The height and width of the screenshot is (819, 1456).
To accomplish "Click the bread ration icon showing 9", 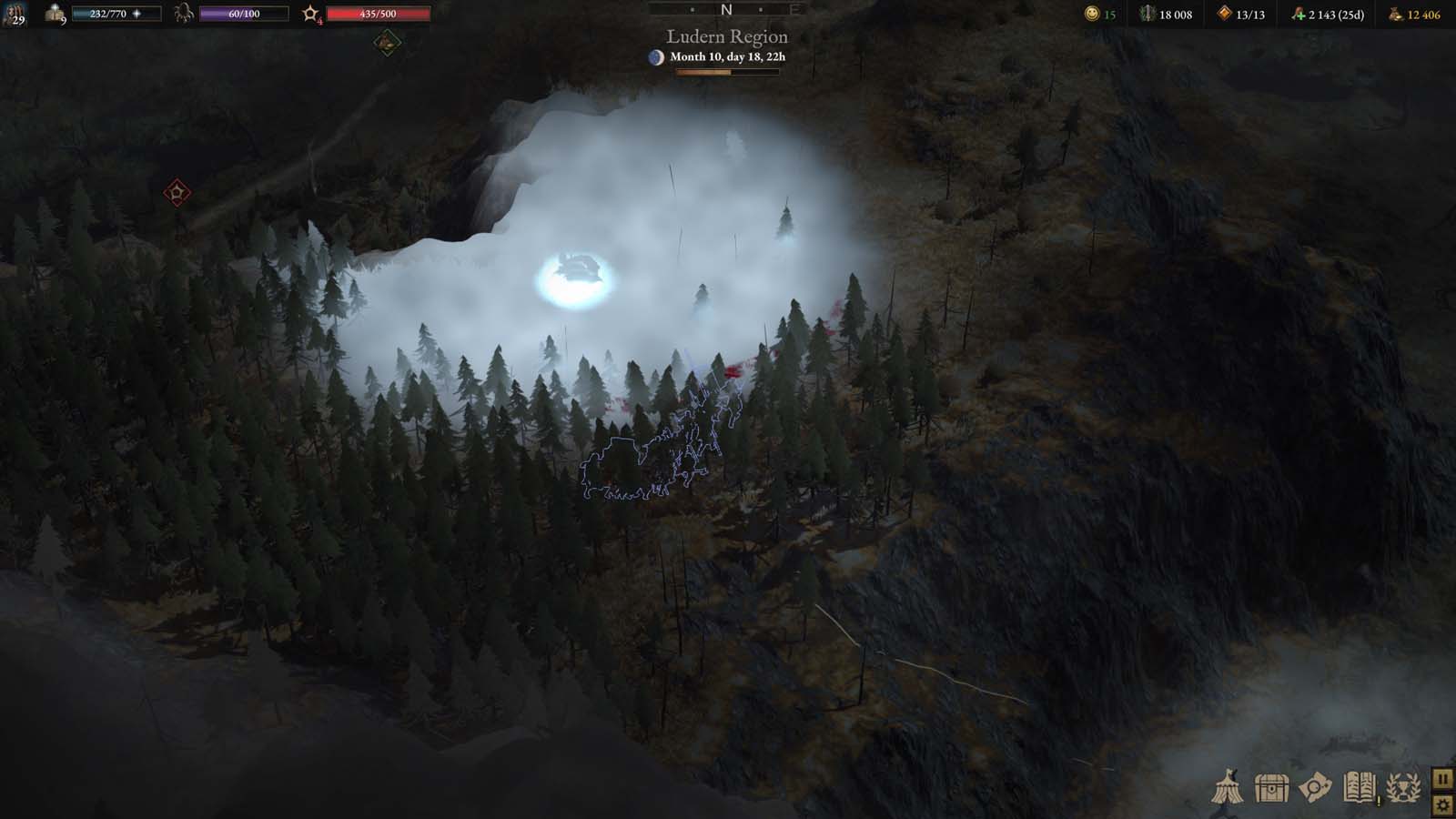I will click(55, 12).
